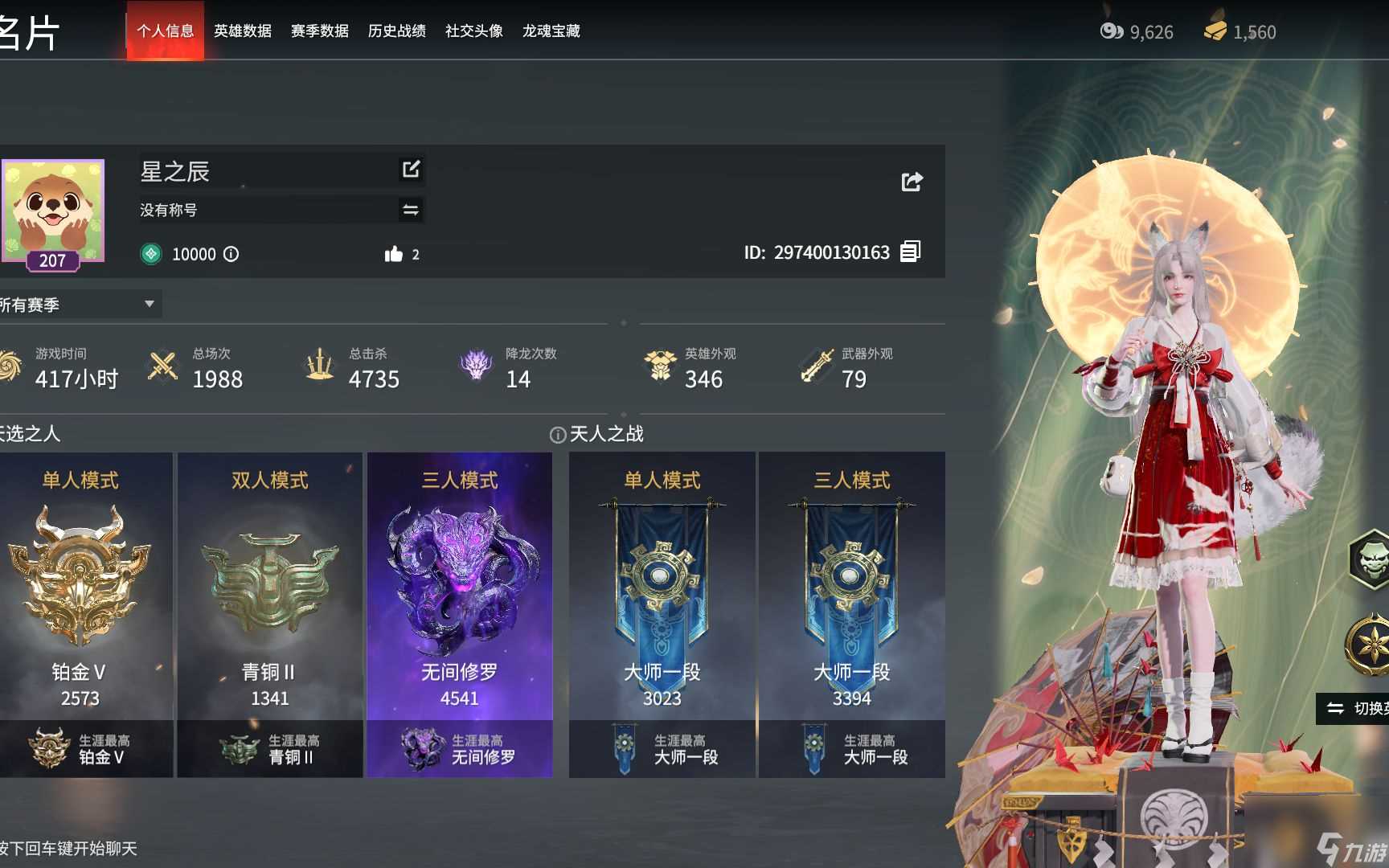
Task: Click the coin currency icon showing 9,626
Action: coord(1112,31)
